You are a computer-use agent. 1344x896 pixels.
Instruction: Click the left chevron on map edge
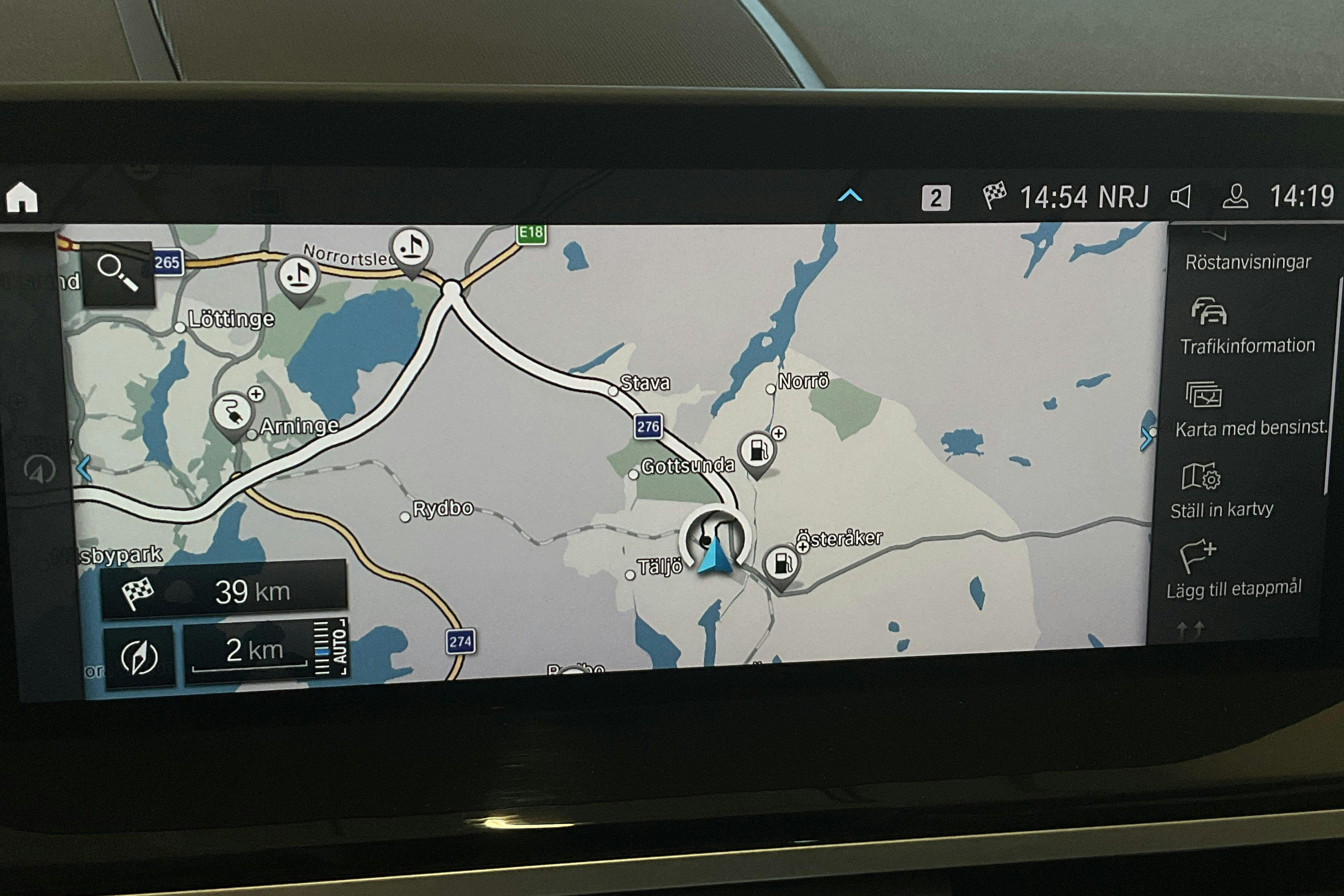coord(83,469)
